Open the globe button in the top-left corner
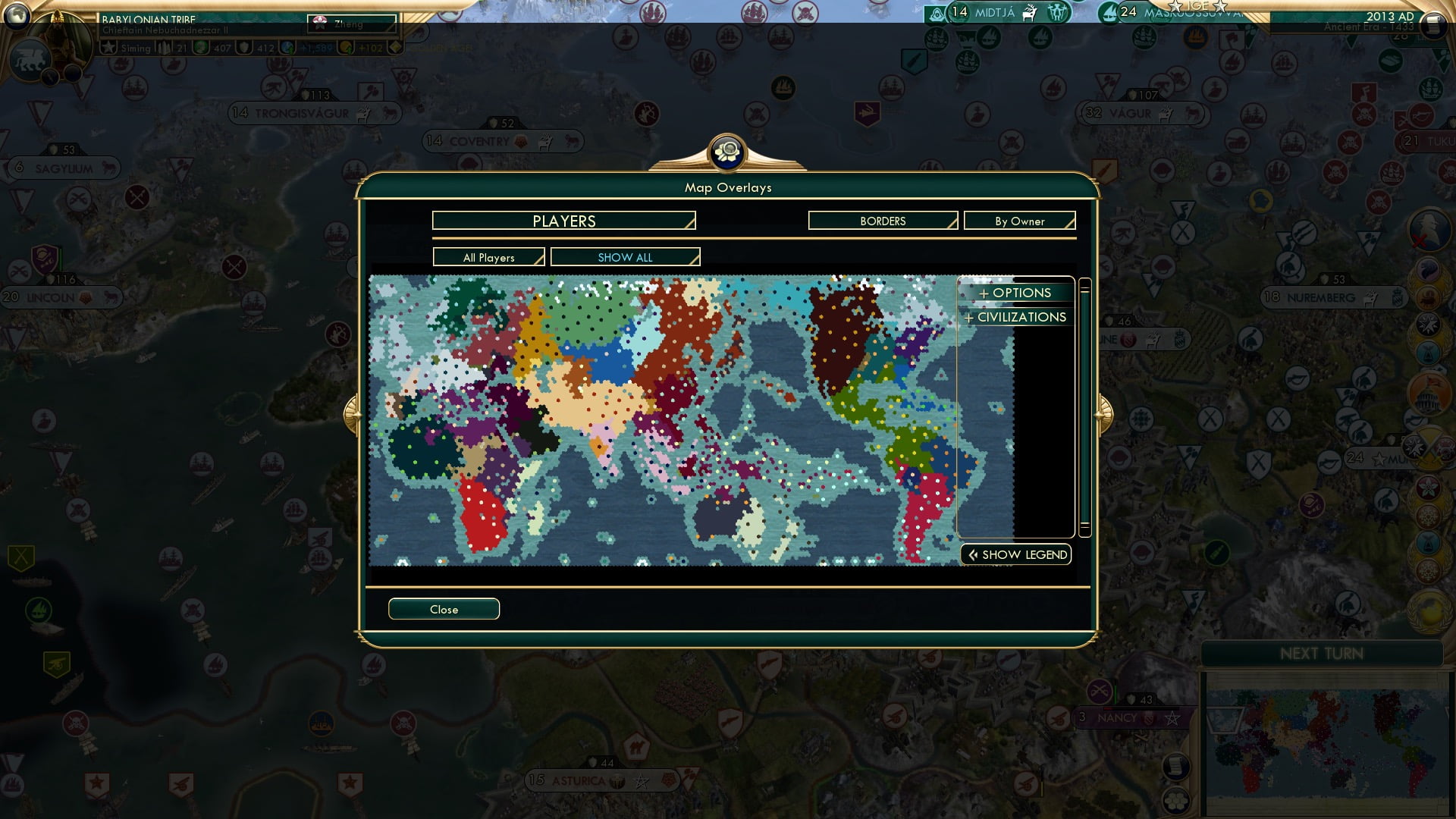 (x=17, y=17)
